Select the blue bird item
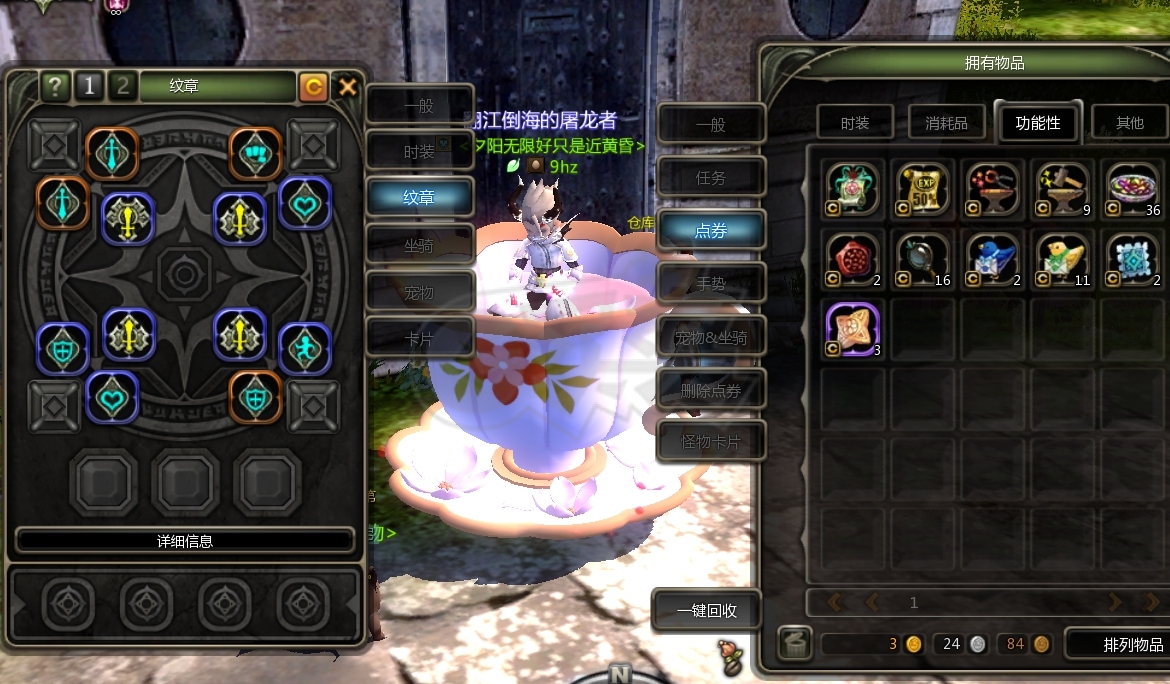This screenshot has width=1170, height=684. pyautogui.click(x=992, y=257)
